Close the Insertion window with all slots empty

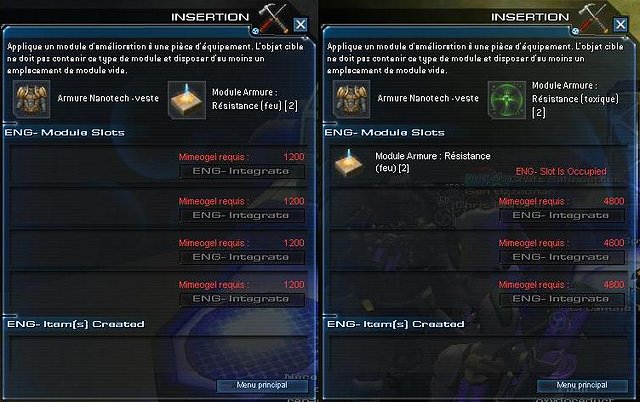pyautogui.click(x=300, y=25)
